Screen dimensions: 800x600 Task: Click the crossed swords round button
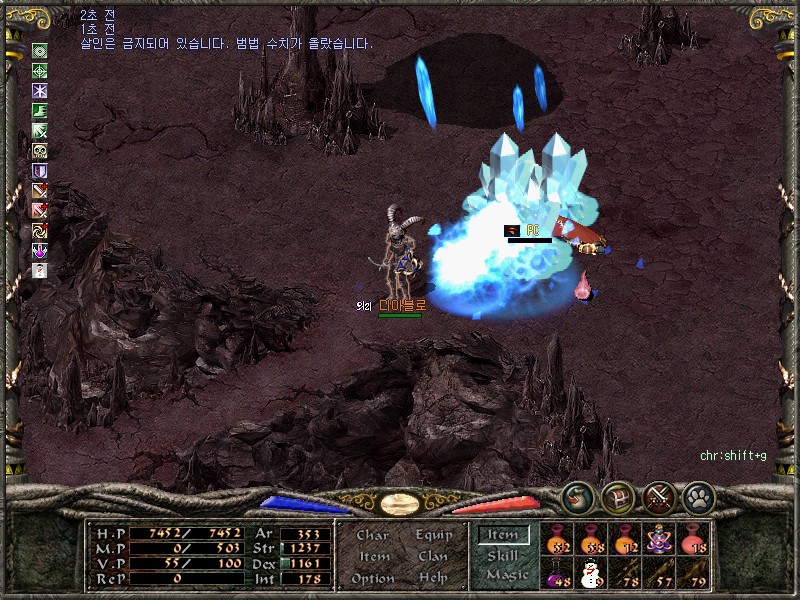click(658, 497)
